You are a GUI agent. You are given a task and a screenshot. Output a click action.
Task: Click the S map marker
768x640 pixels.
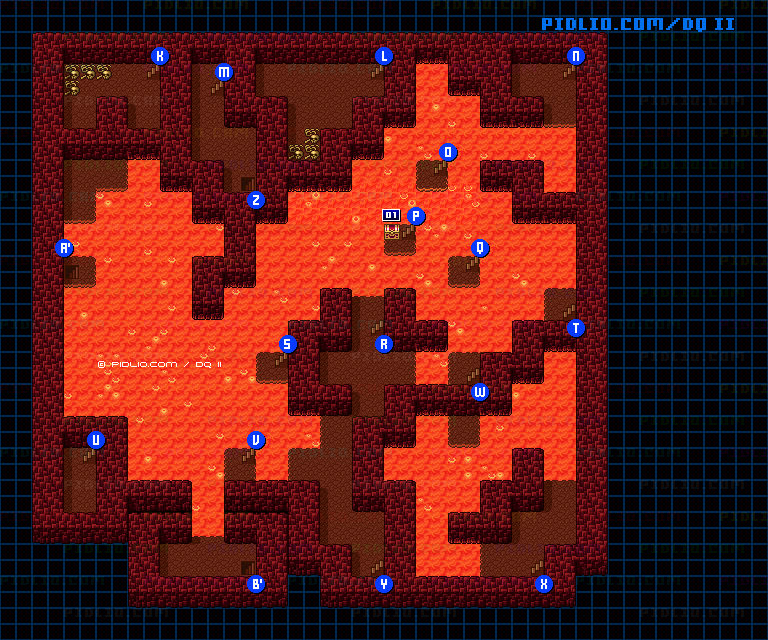point(288,344)
